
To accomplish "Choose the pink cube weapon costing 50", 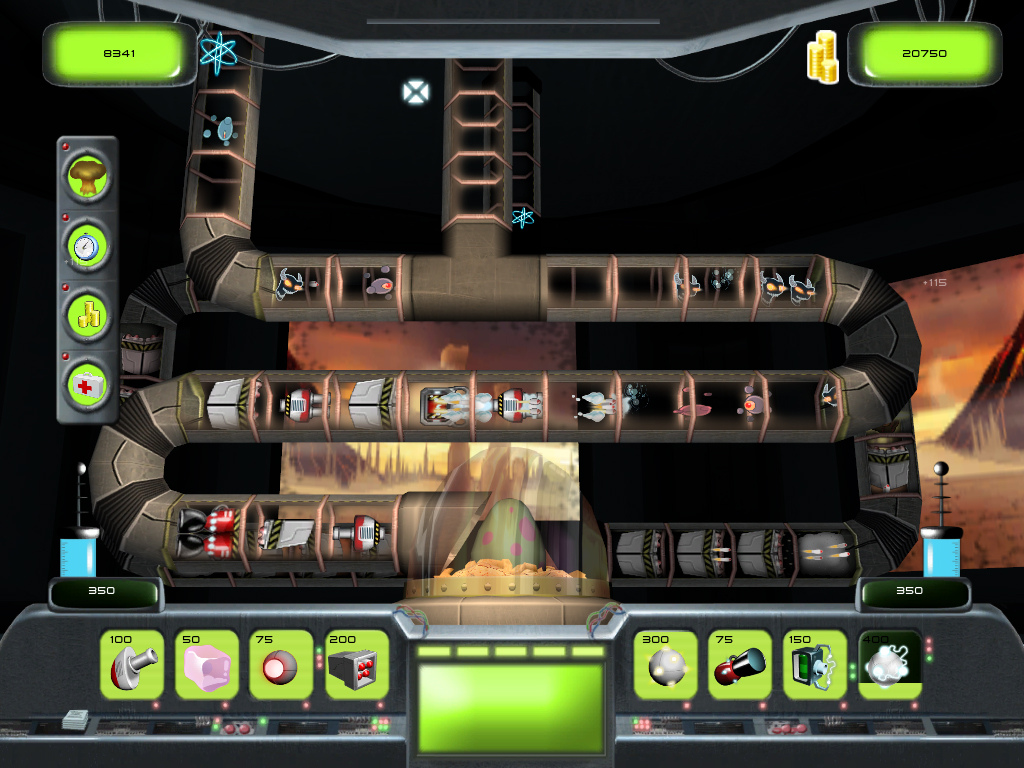I will tap(207, 665).
